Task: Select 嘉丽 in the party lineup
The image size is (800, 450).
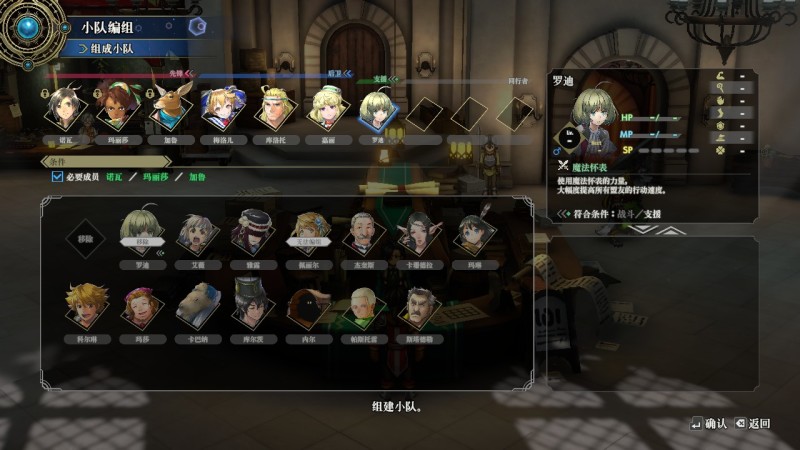Action: pos(324,108)
